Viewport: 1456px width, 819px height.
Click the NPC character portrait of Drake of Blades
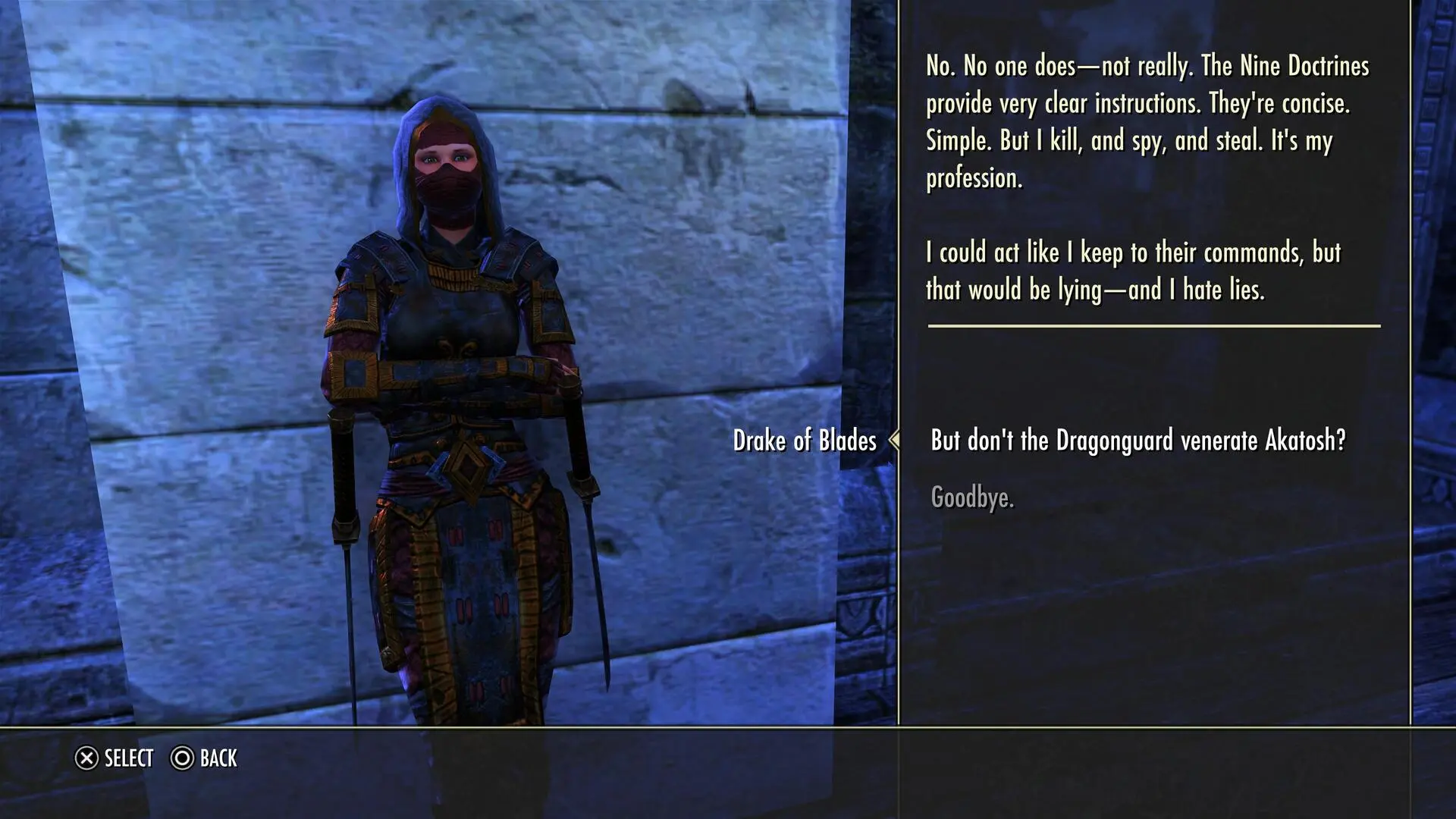pyautogui.click(x=455, y=379)
